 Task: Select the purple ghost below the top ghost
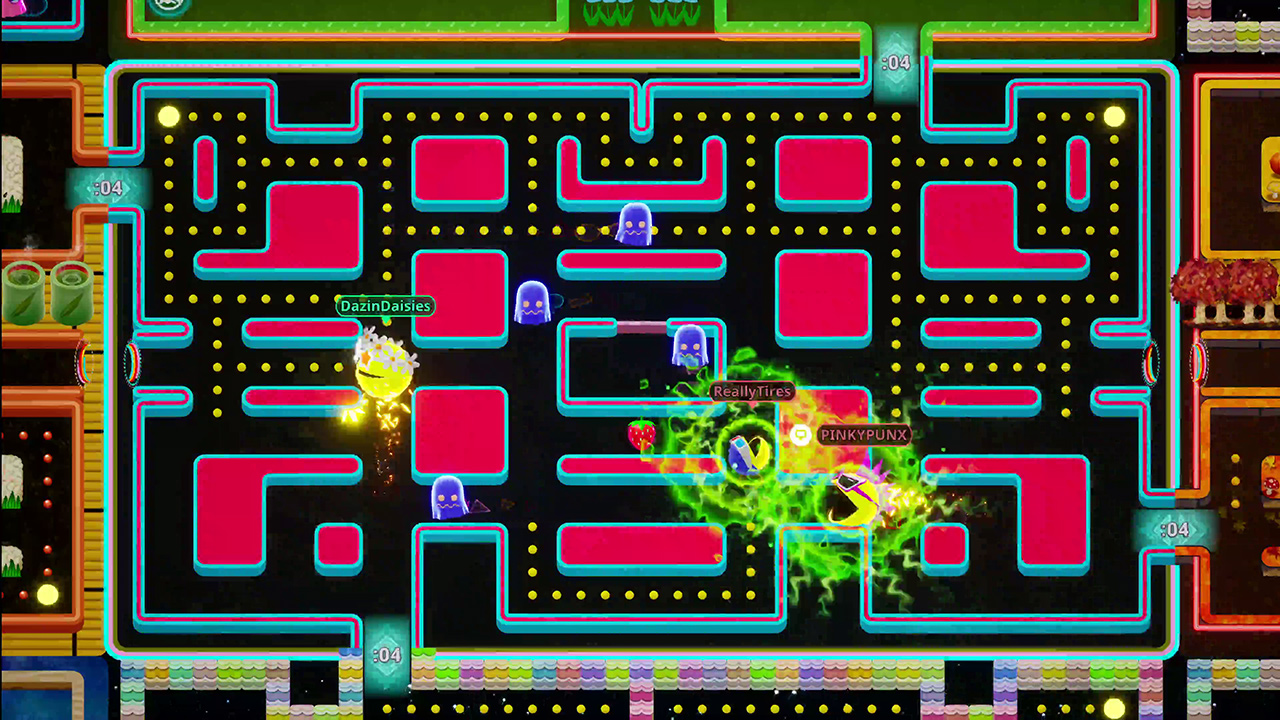[534, 303]
